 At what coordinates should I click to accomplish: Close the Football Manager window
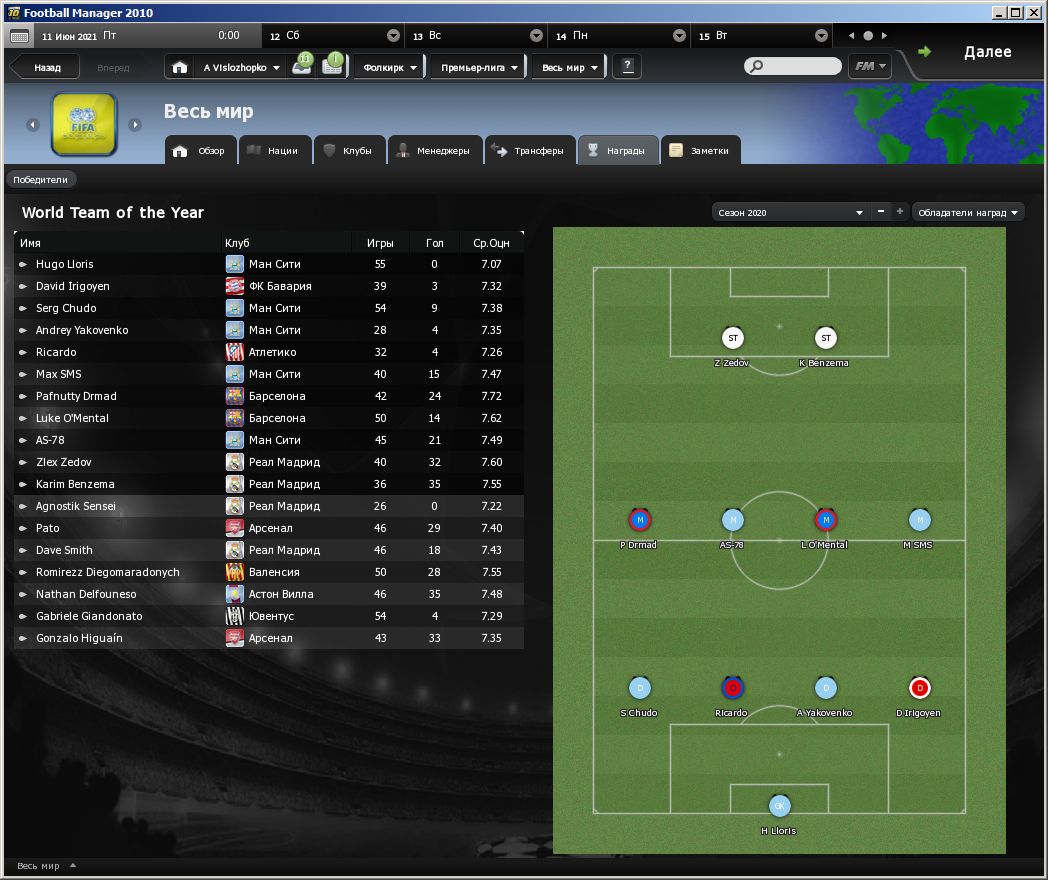click(1034, 13)
